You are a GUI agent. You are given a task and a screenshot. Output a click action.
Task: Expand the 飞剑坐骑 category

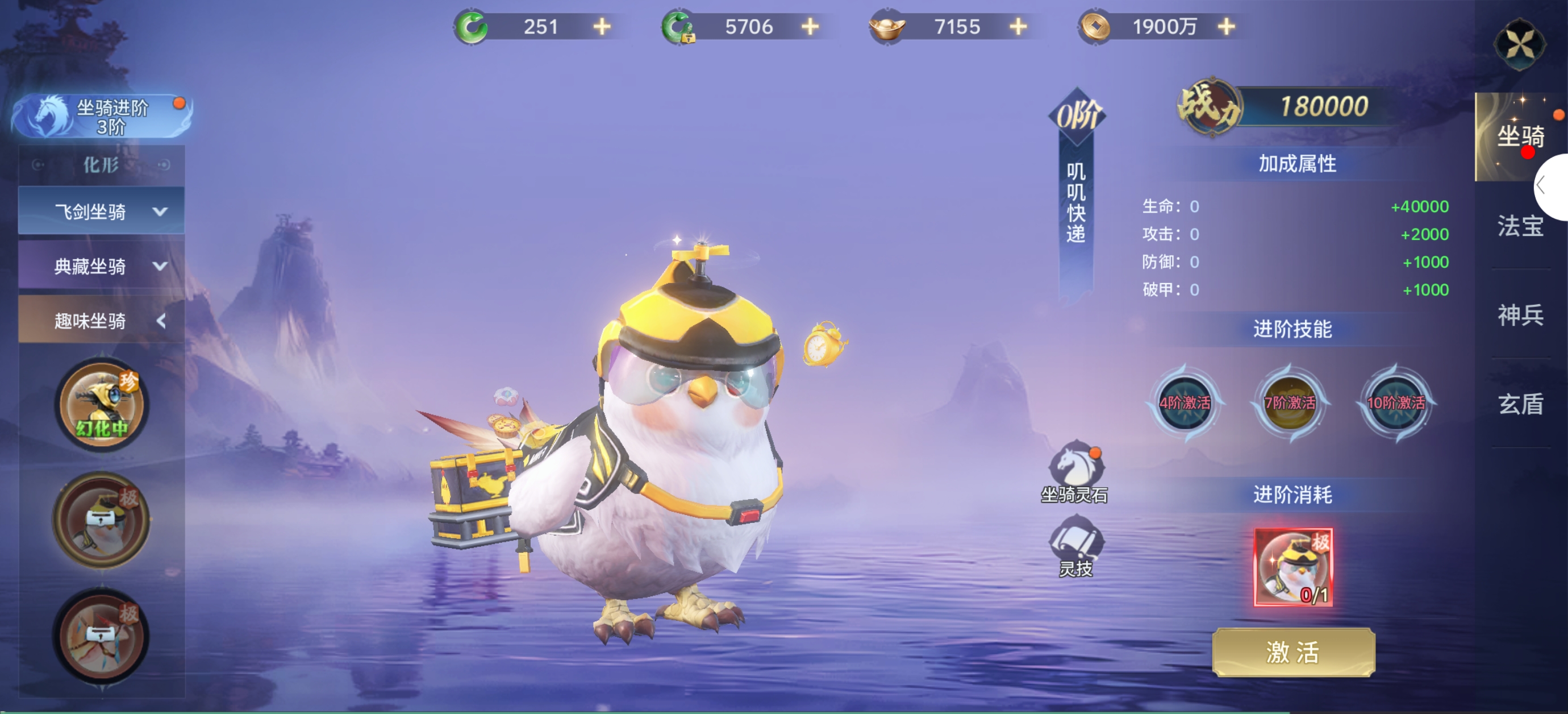tap(102, 211)
